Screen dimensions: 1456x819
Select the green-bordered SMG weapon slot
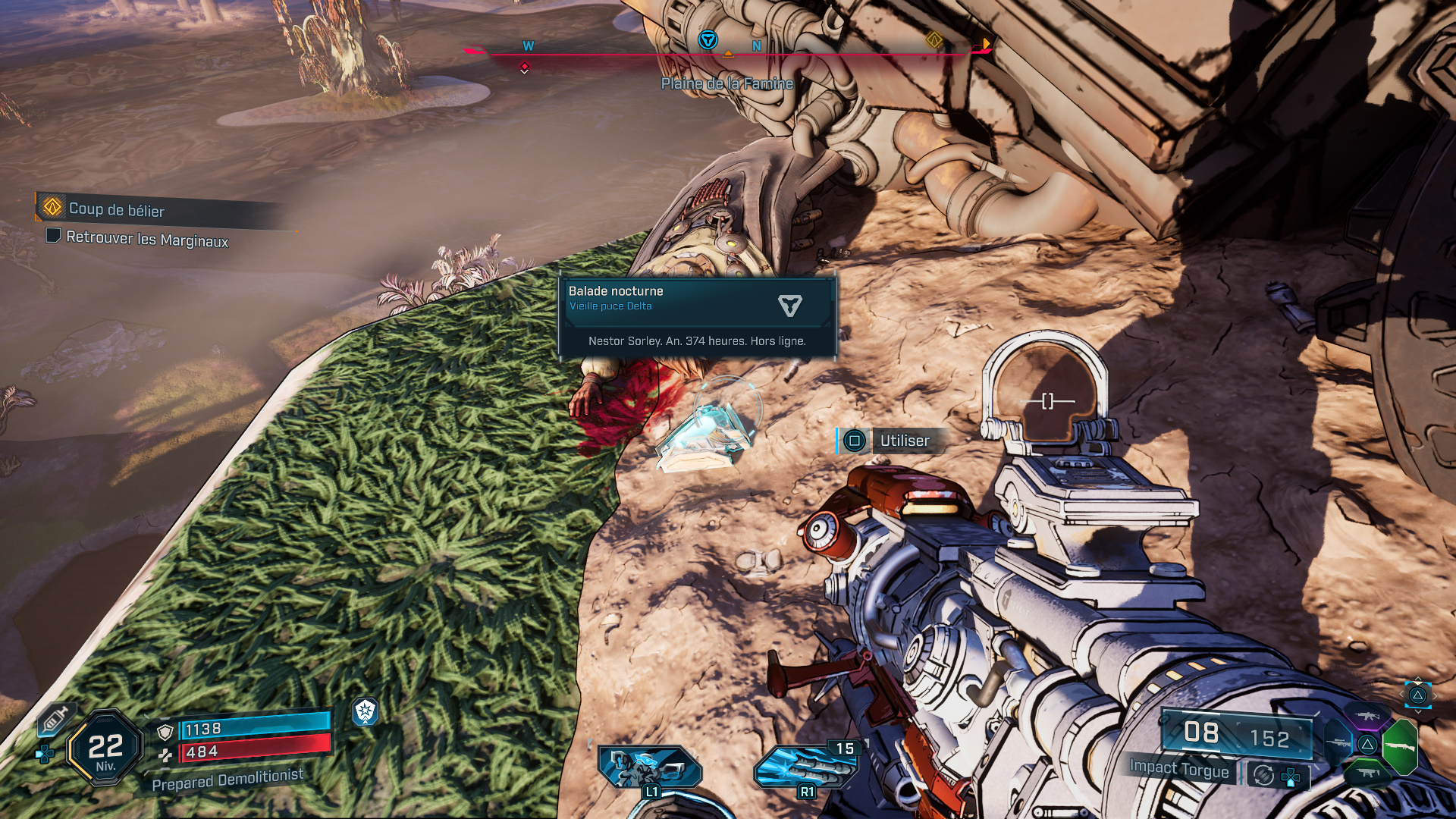1367,773
